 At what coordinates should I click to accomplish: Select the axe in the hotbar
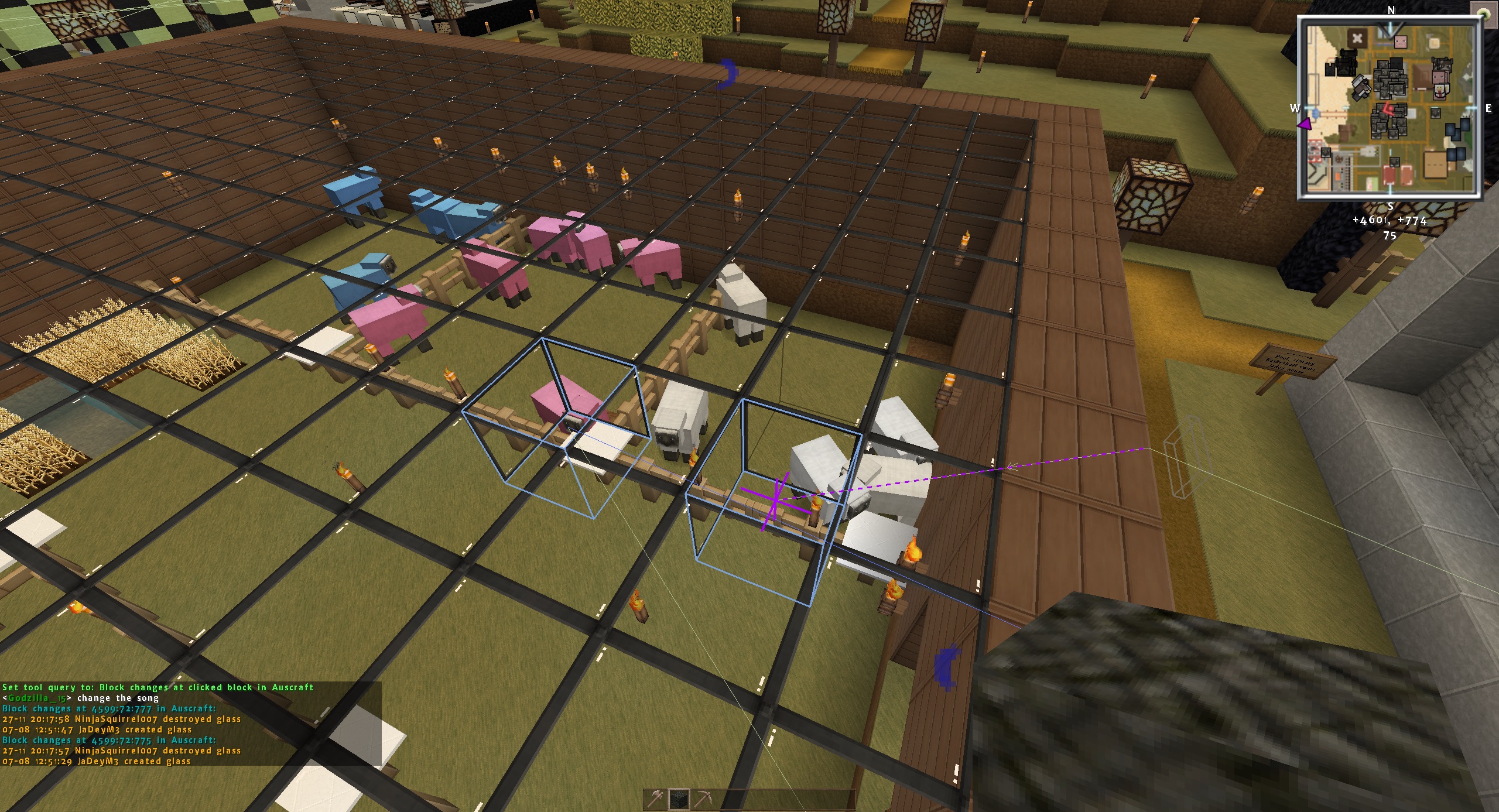(x=655, y=800)
